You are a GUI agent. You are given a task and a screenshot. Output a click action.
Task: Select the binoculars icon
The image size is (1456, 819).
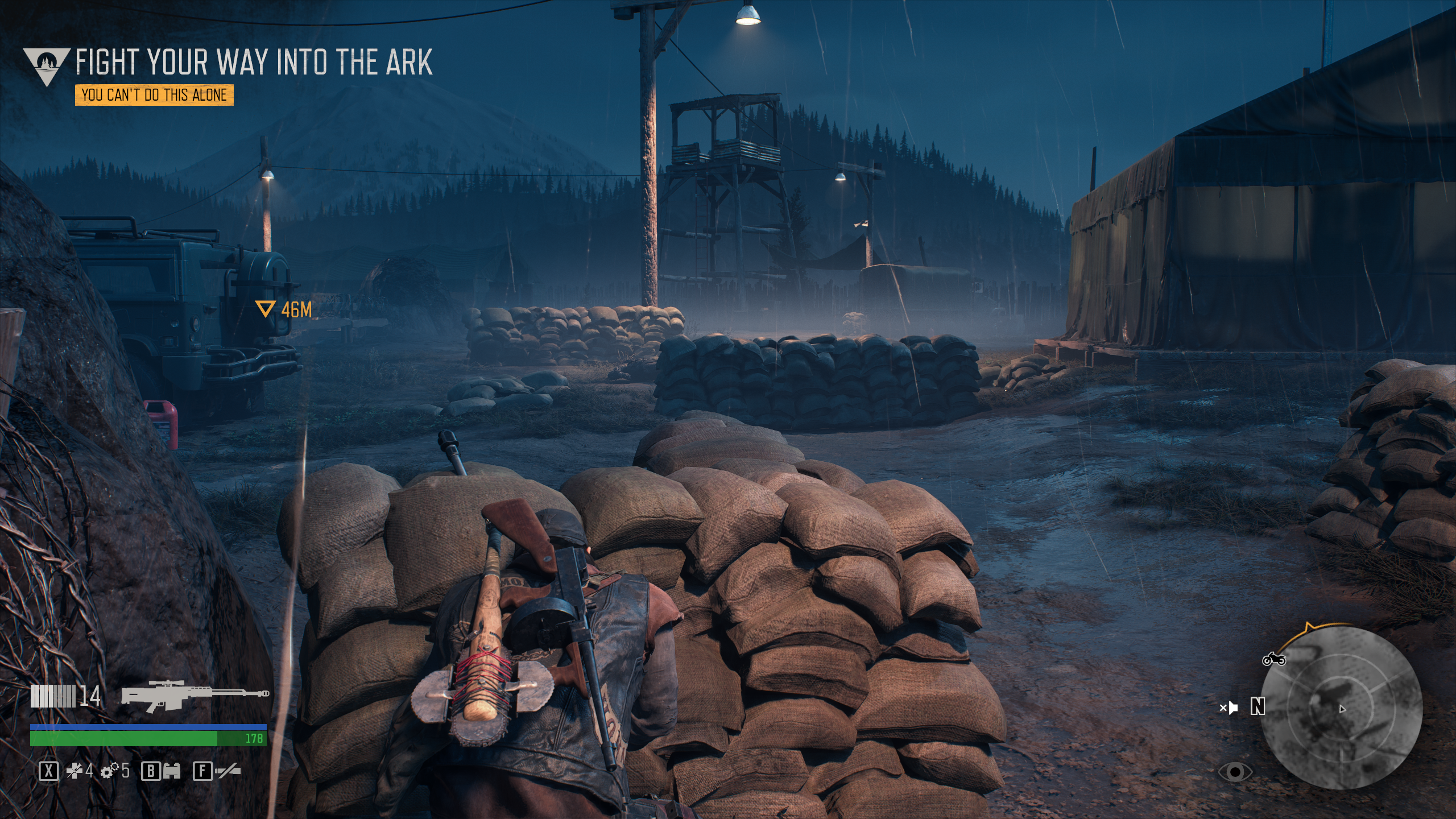(x=171, y=771)
